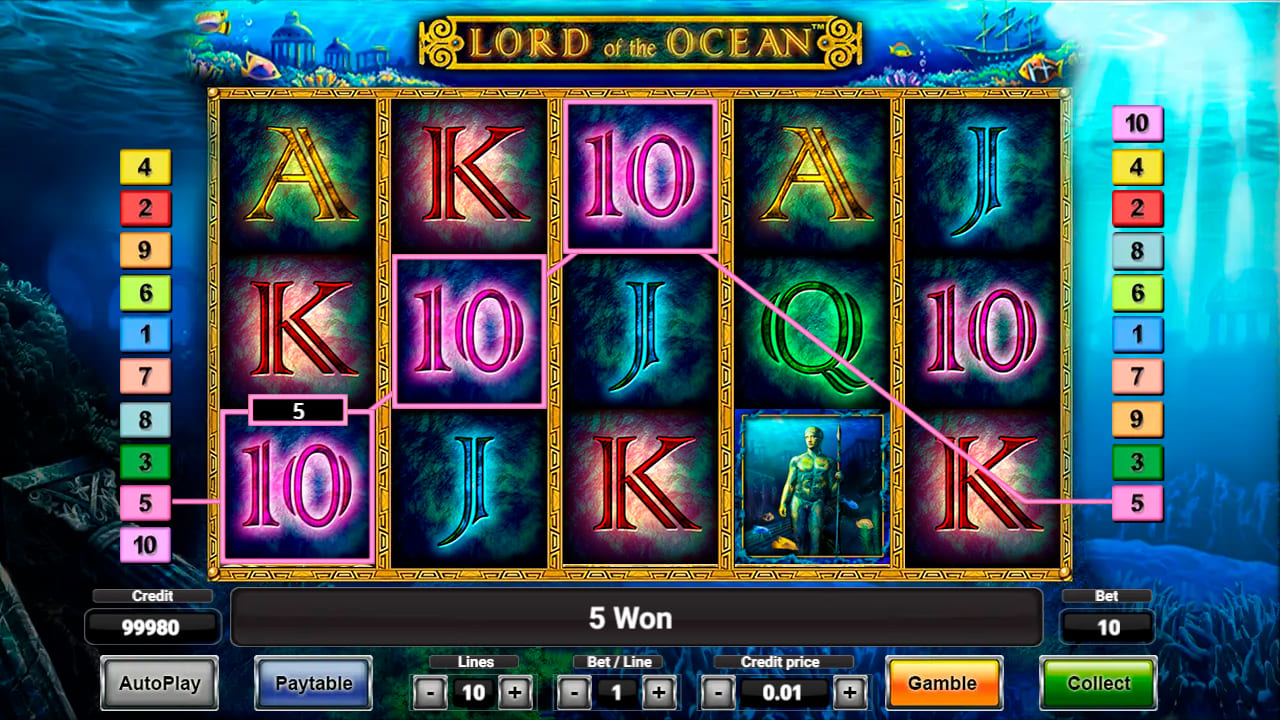
Task: Select the blue payline 1 on left
Action: click(144, 335)
